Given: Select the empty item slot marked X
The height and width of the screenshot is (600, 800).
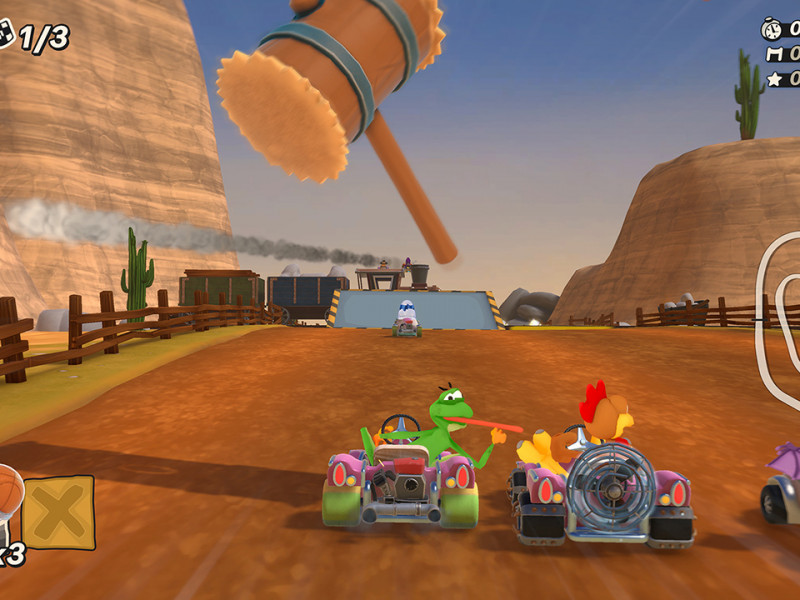Looking at the screenshot, I should (58, 512).
